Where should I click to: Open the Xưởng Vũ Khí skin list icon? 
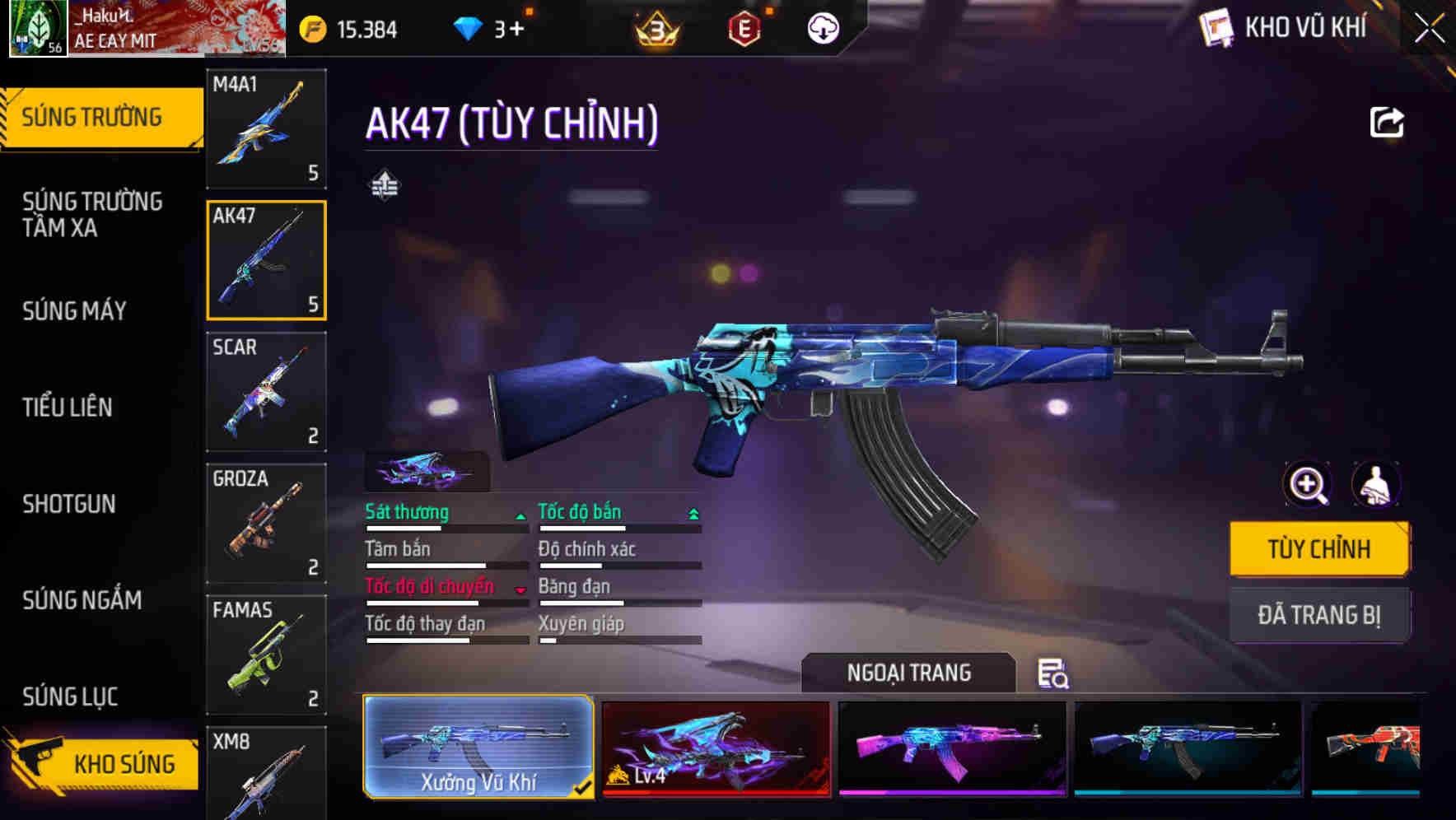tap(1055, 675)
